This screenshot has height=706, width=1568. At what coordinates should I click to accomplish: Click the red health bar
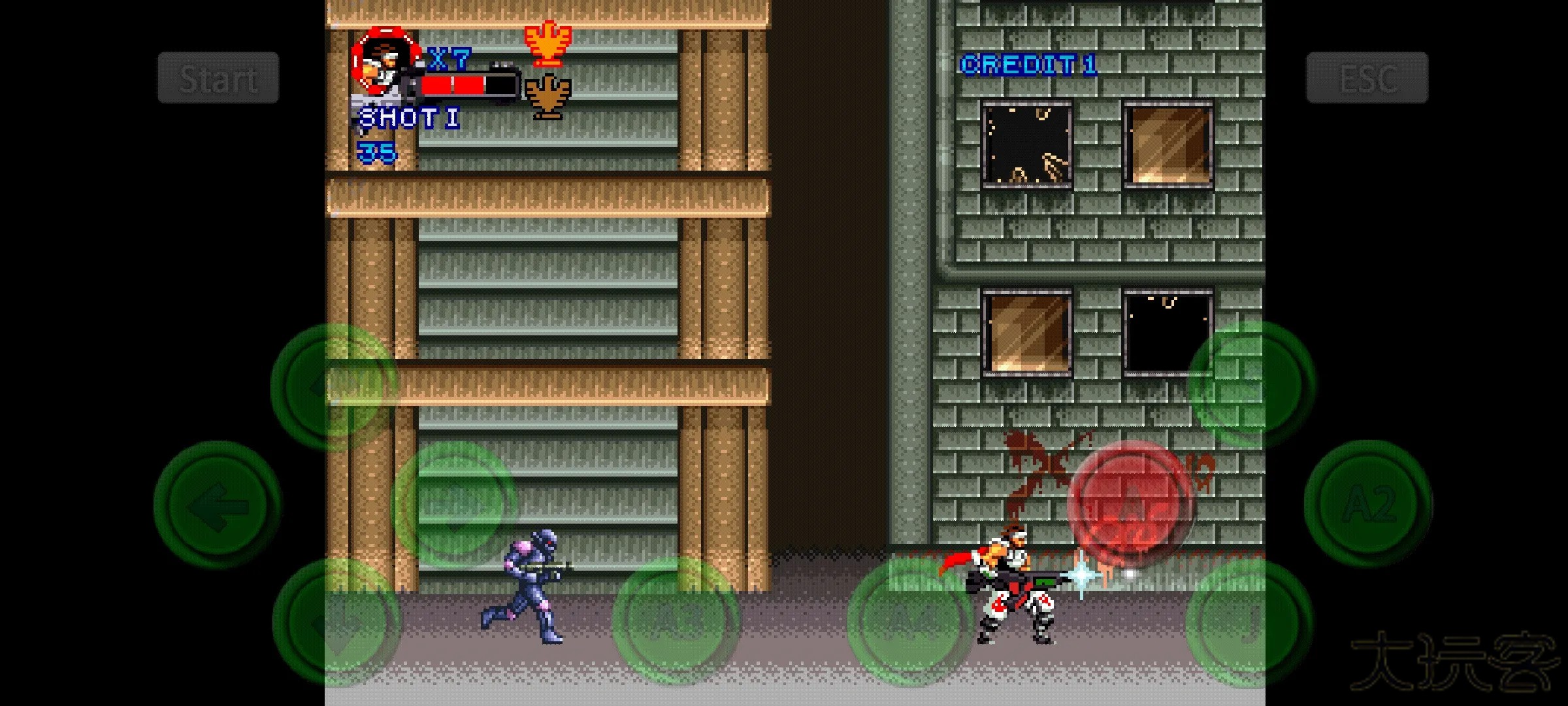(454, 84)
